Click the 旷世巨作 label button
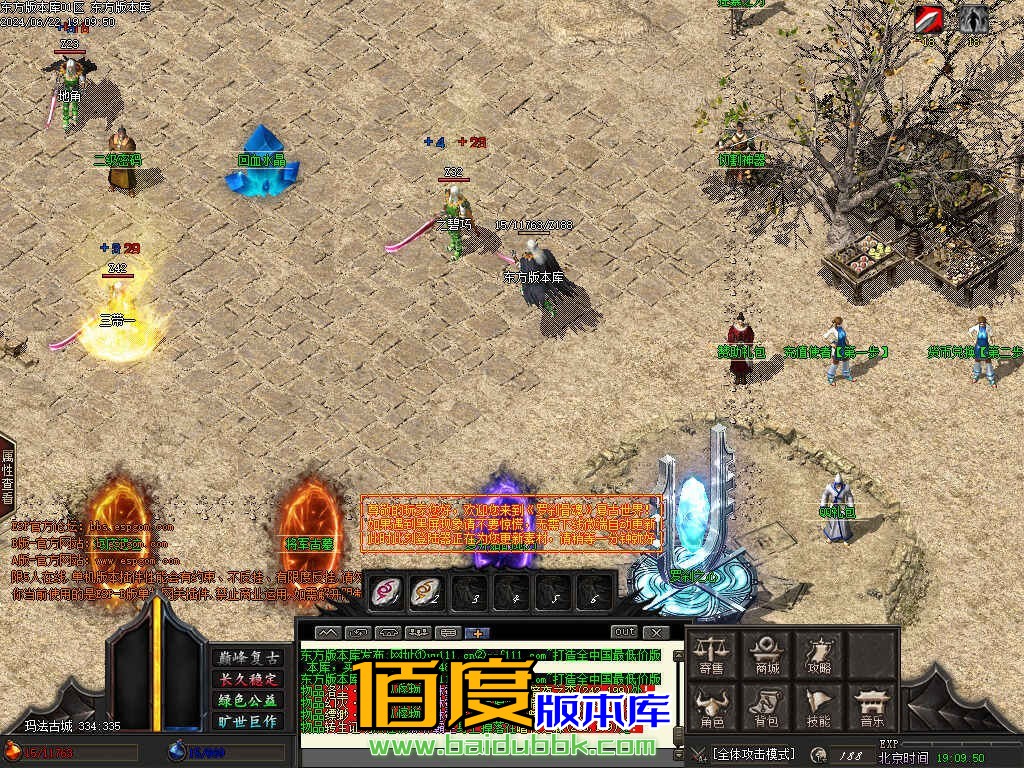 (248, 721)
